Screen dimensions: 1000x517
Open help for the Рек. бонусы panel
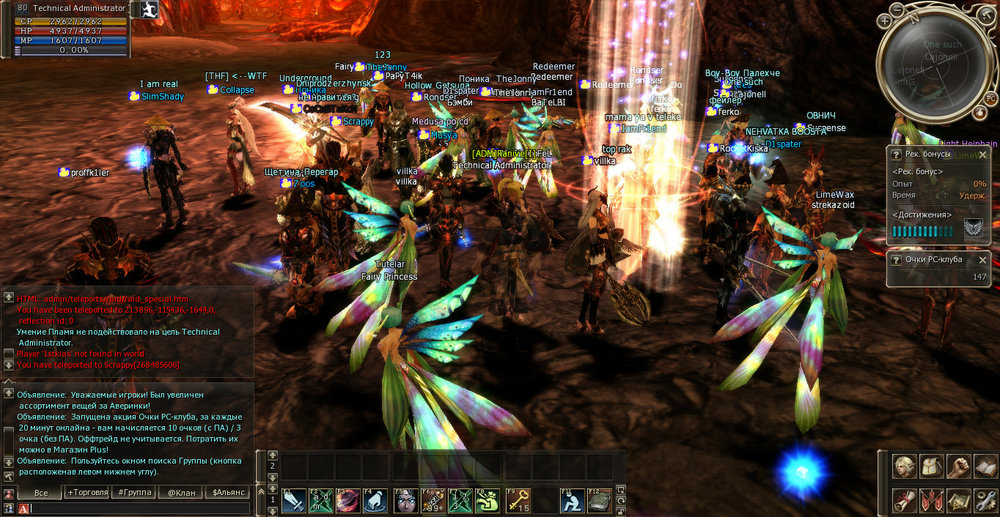[897, 155]
